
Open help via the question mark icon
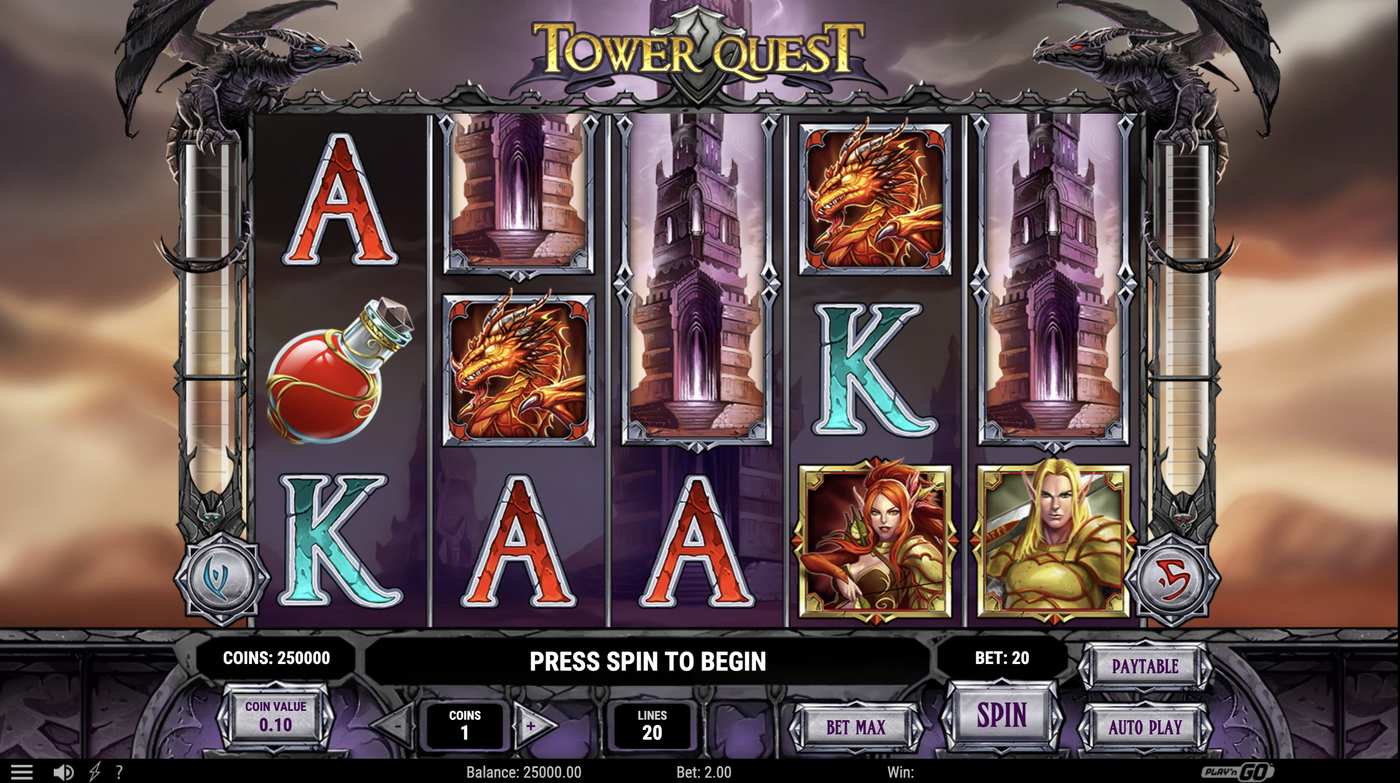[118, 770]
